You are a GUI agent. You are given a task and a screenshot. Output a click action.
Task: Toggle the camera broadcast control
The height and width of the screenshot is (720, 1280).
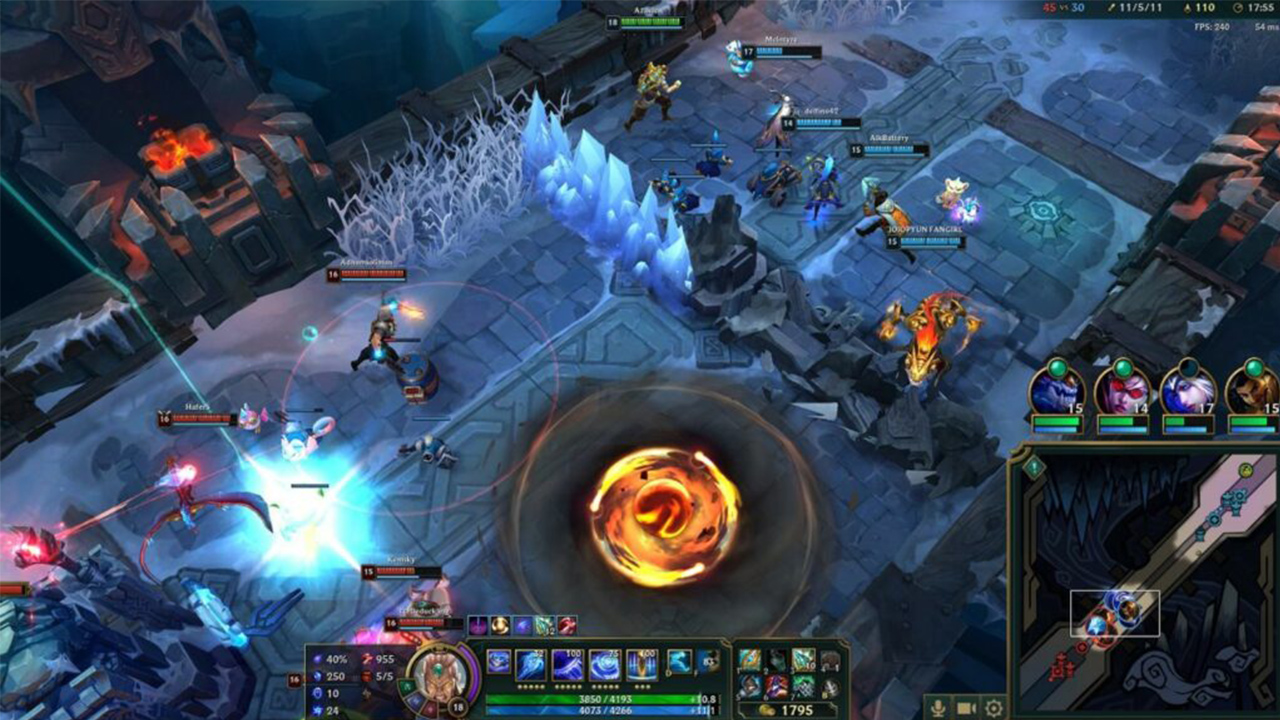click(x=966, y=709)
